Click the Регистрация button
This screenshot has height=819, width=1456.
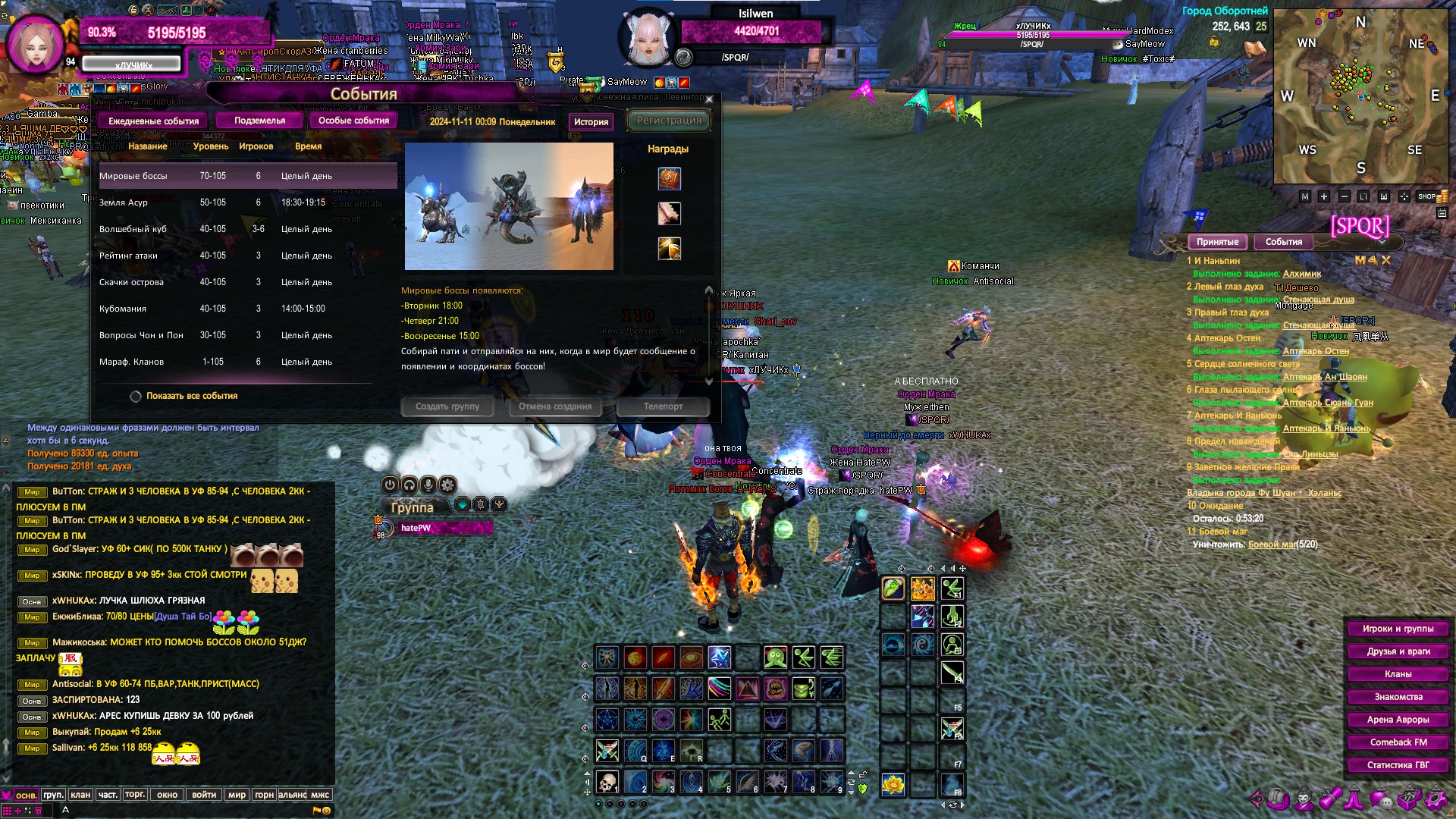tap(669, 120)
